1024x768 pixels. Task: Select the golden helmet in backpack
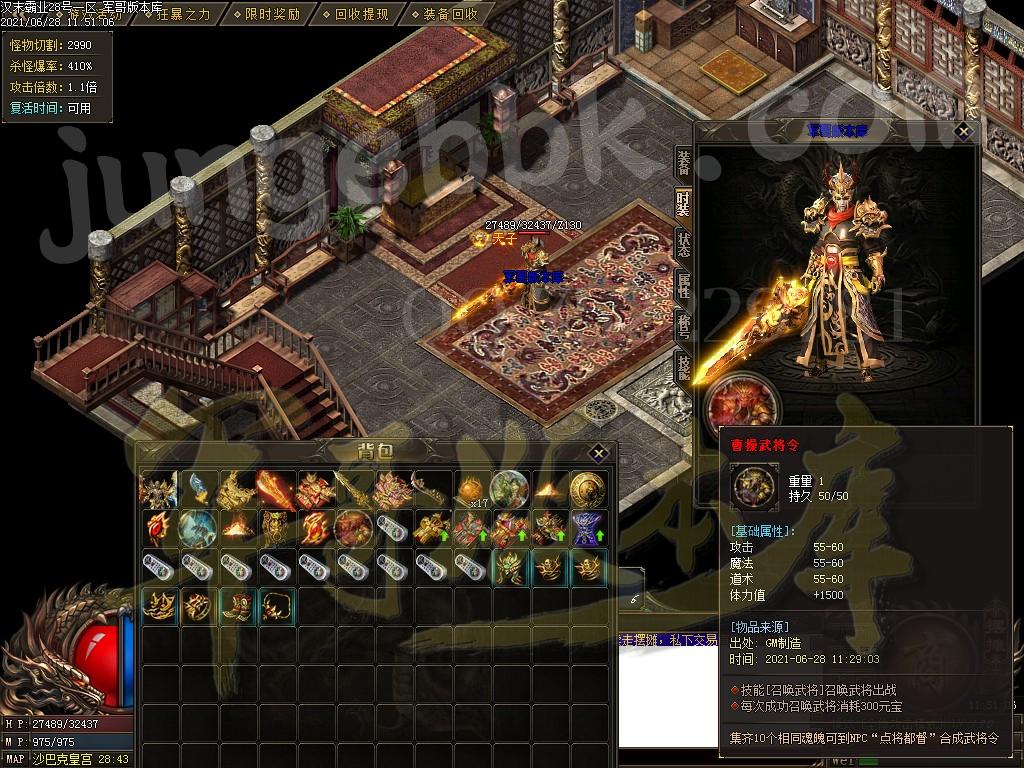509,567
